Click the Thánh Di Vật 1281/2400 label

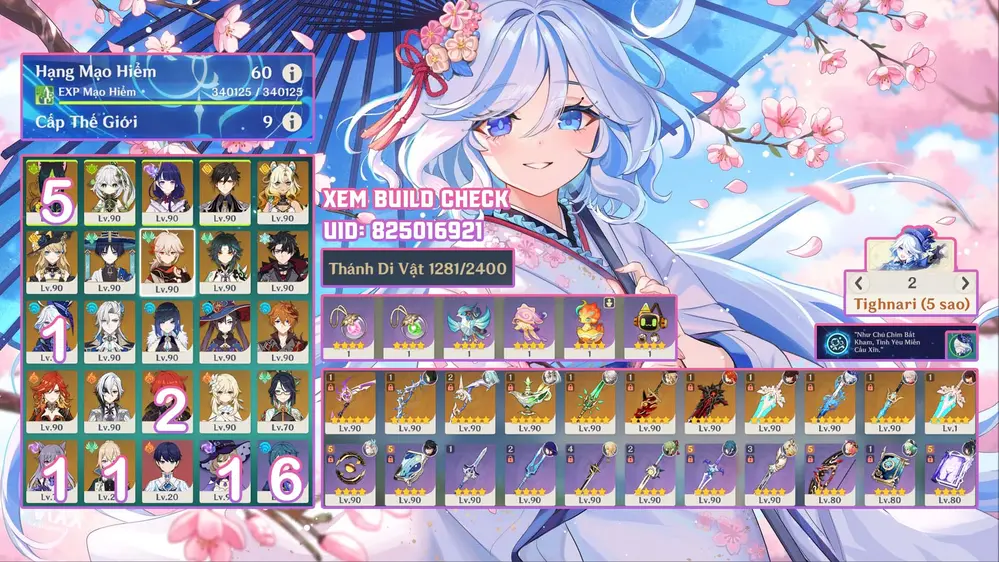click(x=417, y=267)
